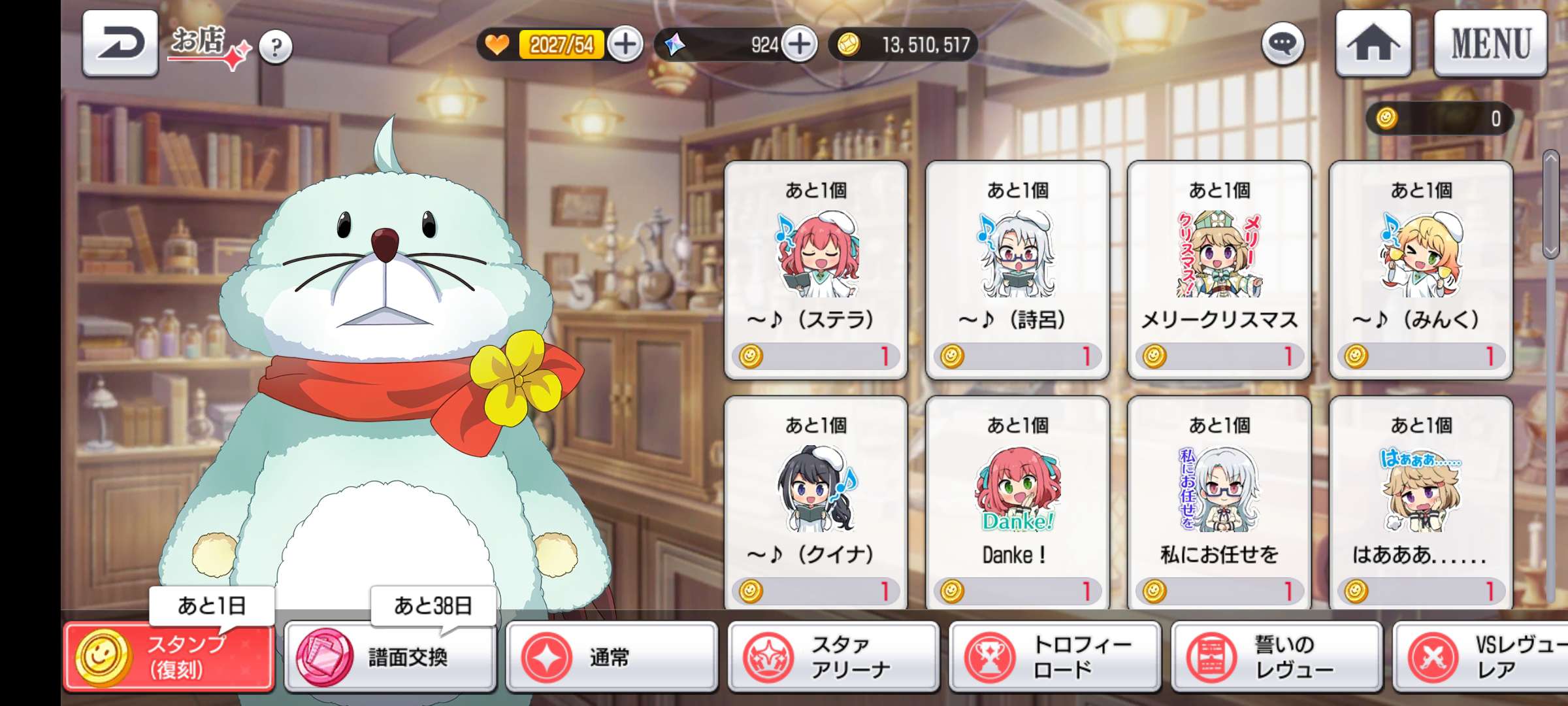Image resolution: width=1568 pixels, height=706 pixels.
Task: Go back with the return arrow button
Action: pos(120,44)
